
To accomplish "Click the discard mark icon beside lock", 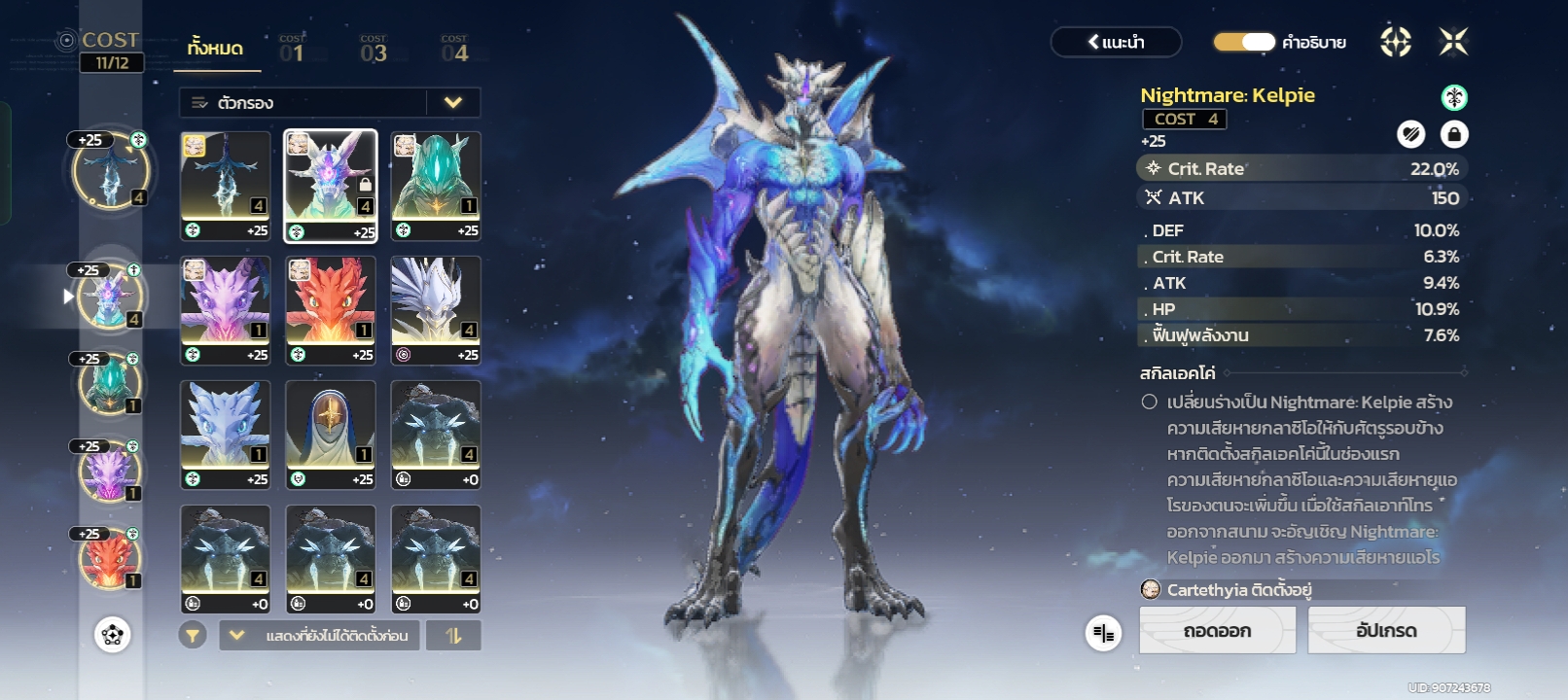I will [1410, 134].
